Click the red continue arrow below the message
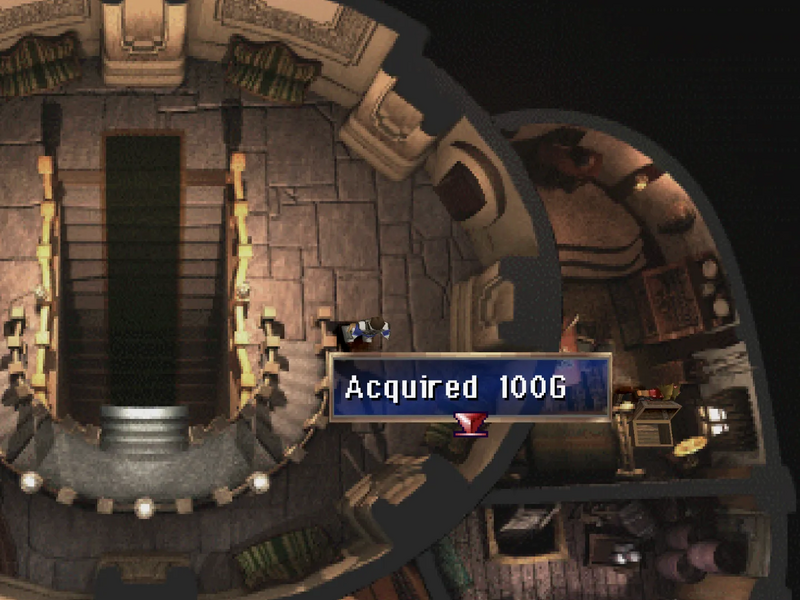The width and height of the screenshot is (800, 600). (469, 427)
